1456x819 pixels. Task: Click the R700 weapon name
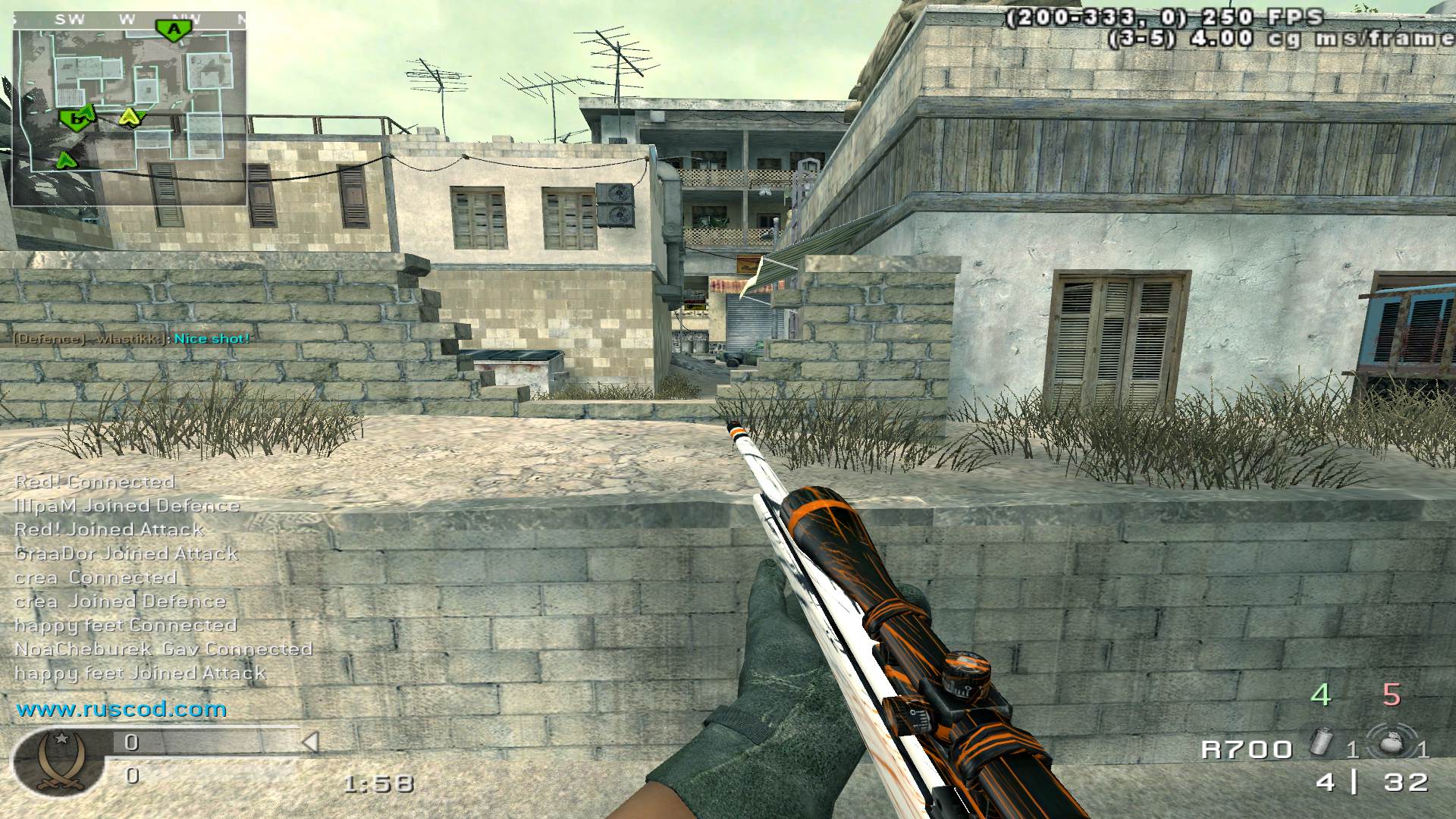tap(1246, 750)
